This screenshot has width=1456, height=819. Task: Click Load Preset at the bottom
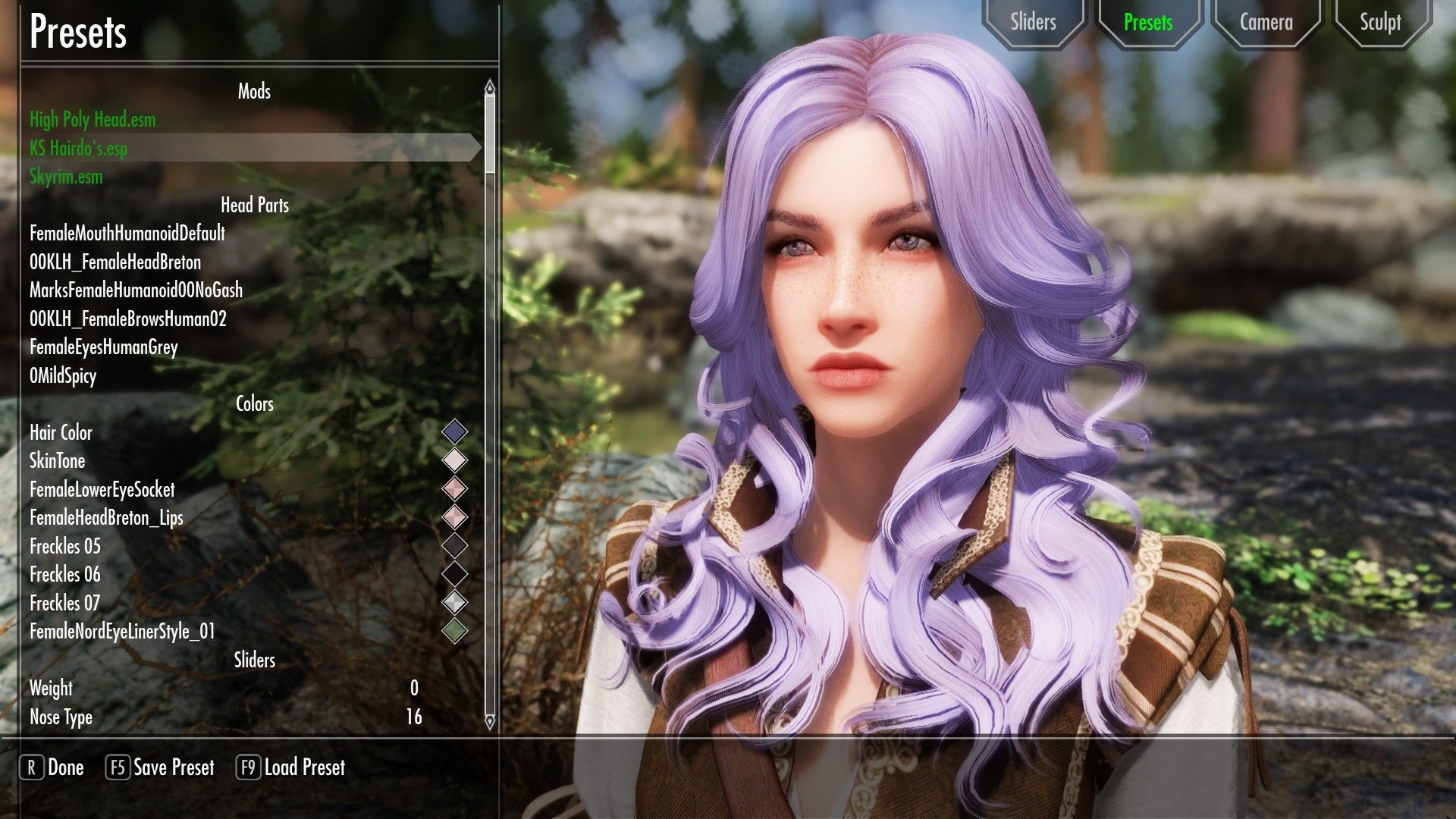tap(292, 767)
